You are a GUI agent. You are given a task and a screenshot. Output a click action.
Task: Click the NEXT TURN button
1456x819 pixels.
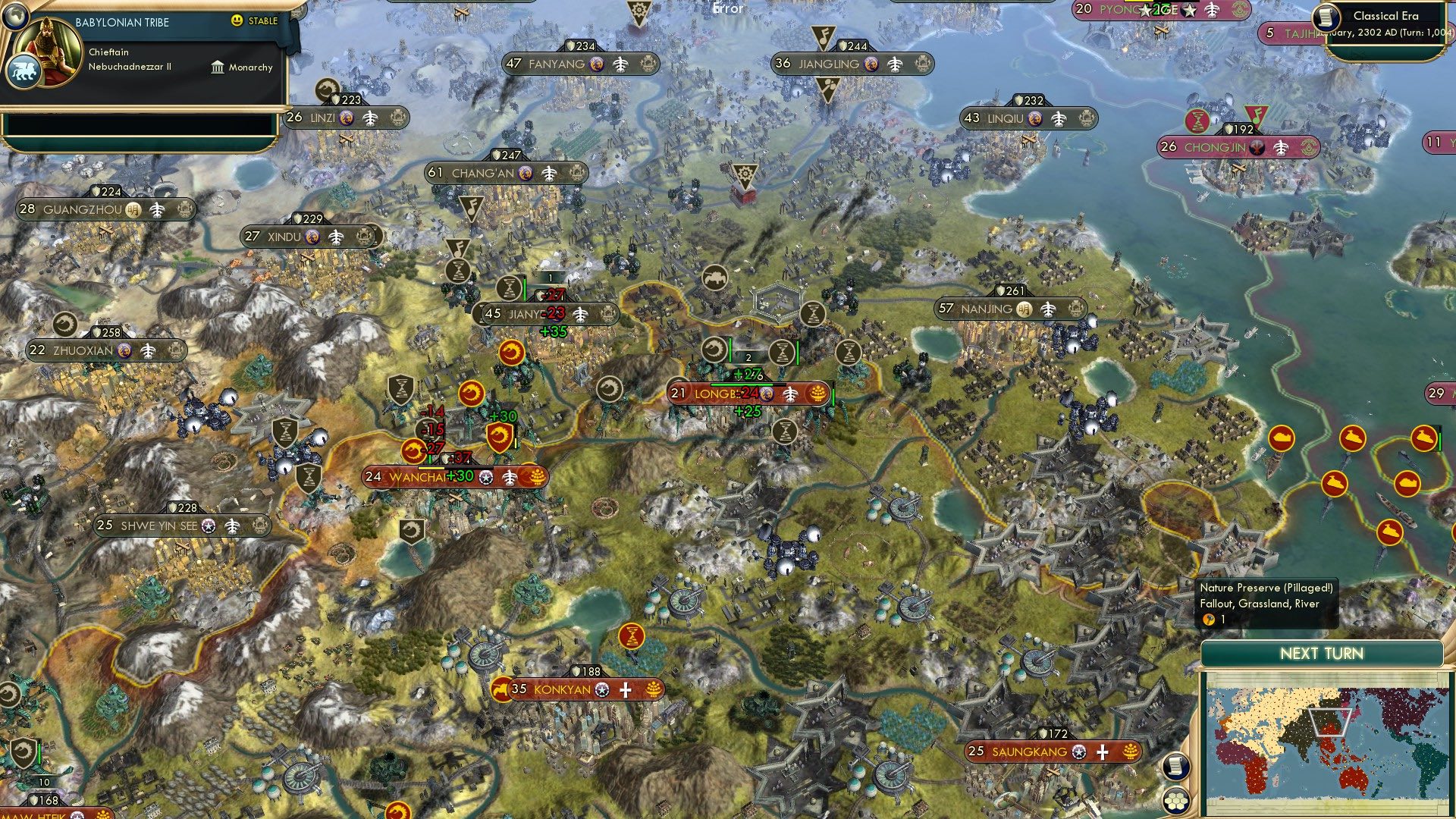(1321, 653)
